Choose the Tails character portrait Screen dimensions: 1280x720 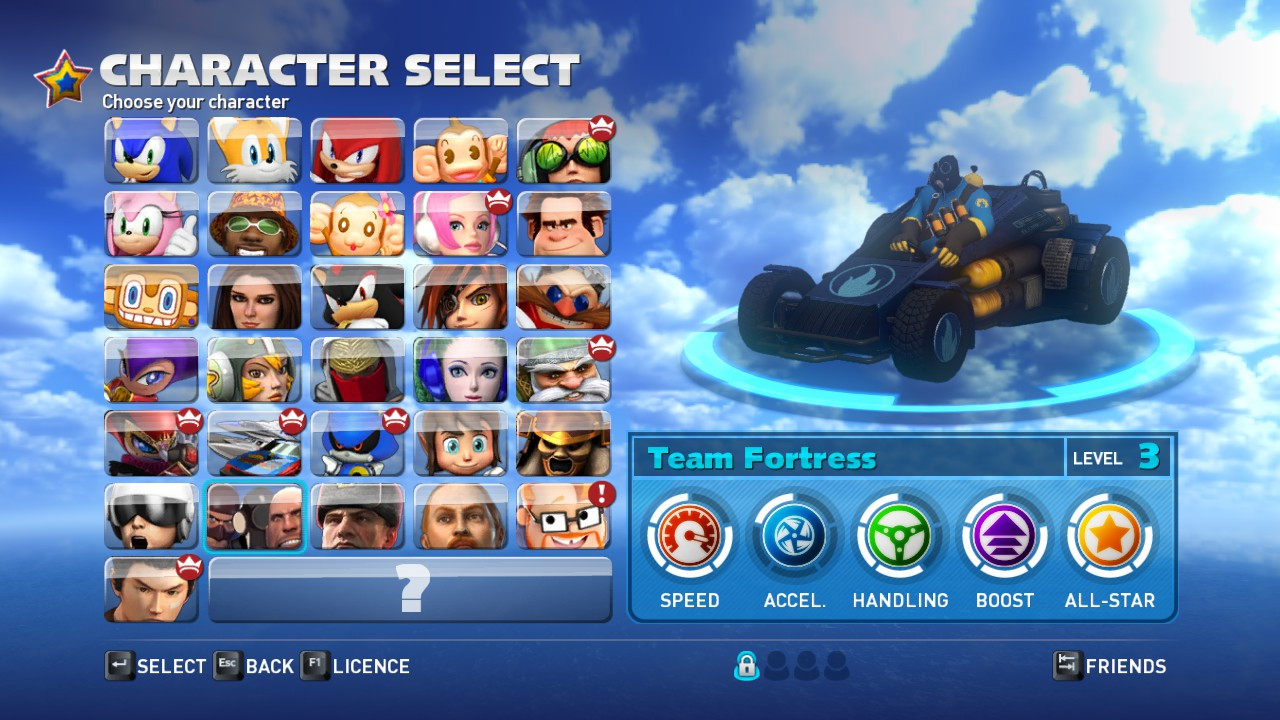point(254,151)
